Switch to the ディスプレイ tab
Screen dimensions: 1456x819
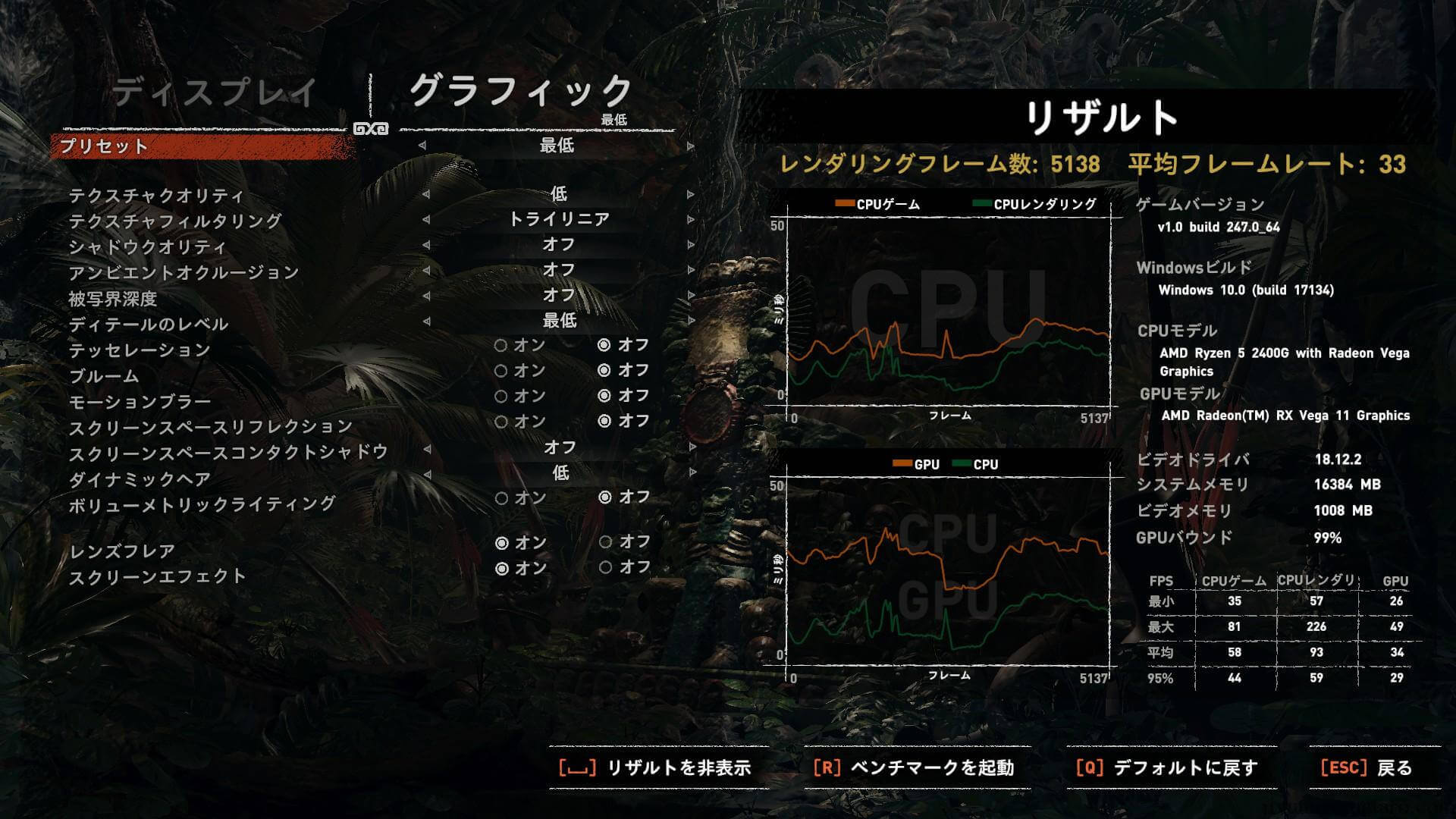tap(215, 93)
